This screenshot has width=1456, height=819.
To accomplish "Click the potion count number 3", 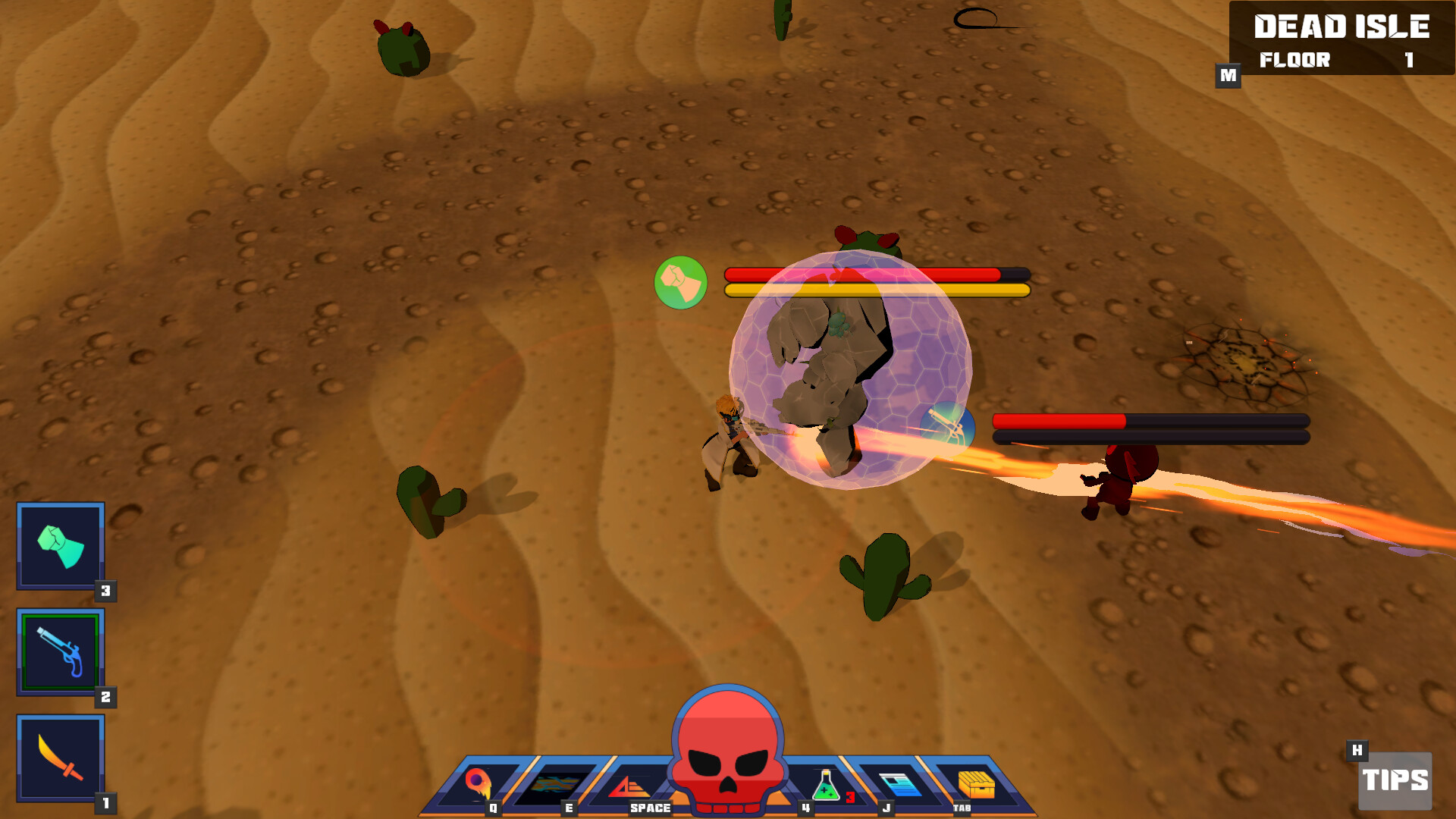I will coord(849,796).
